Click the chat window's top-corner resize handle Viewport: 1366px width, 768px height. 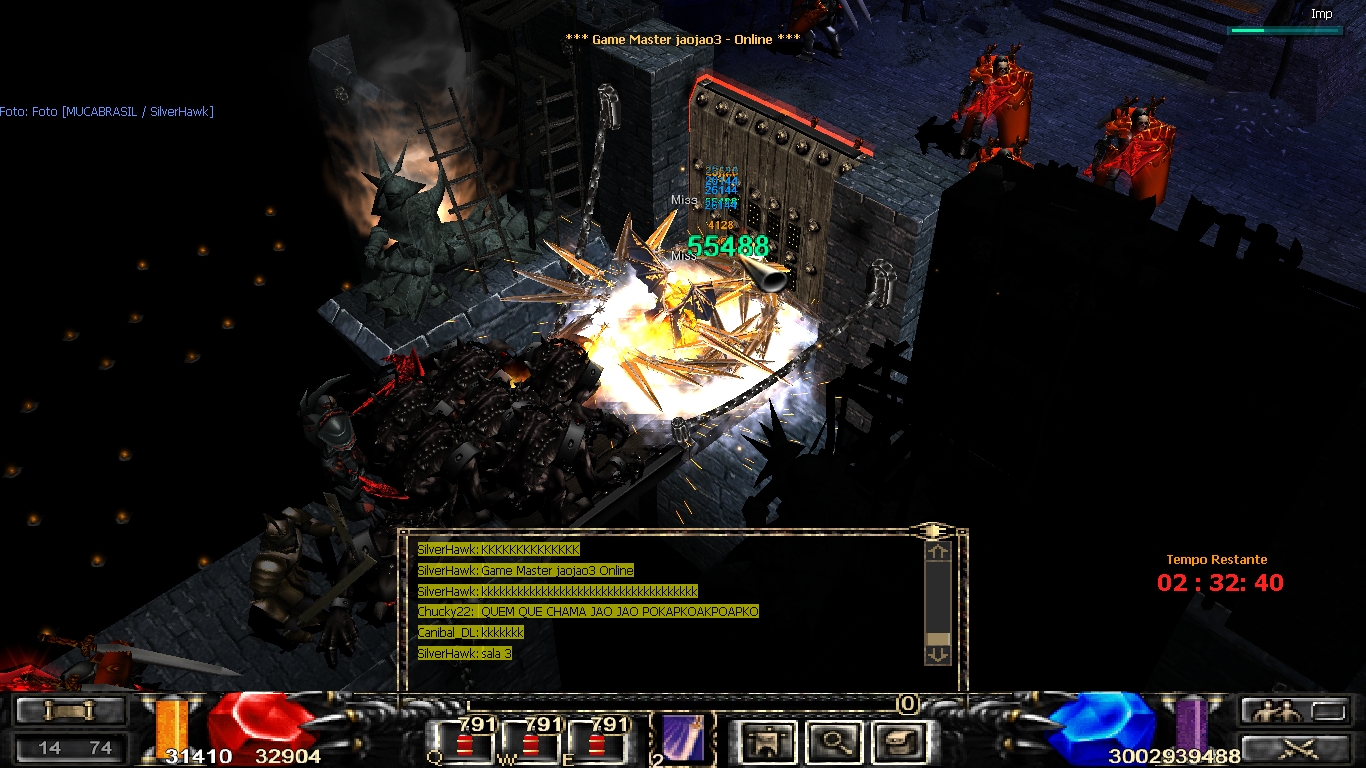(933, 531)
